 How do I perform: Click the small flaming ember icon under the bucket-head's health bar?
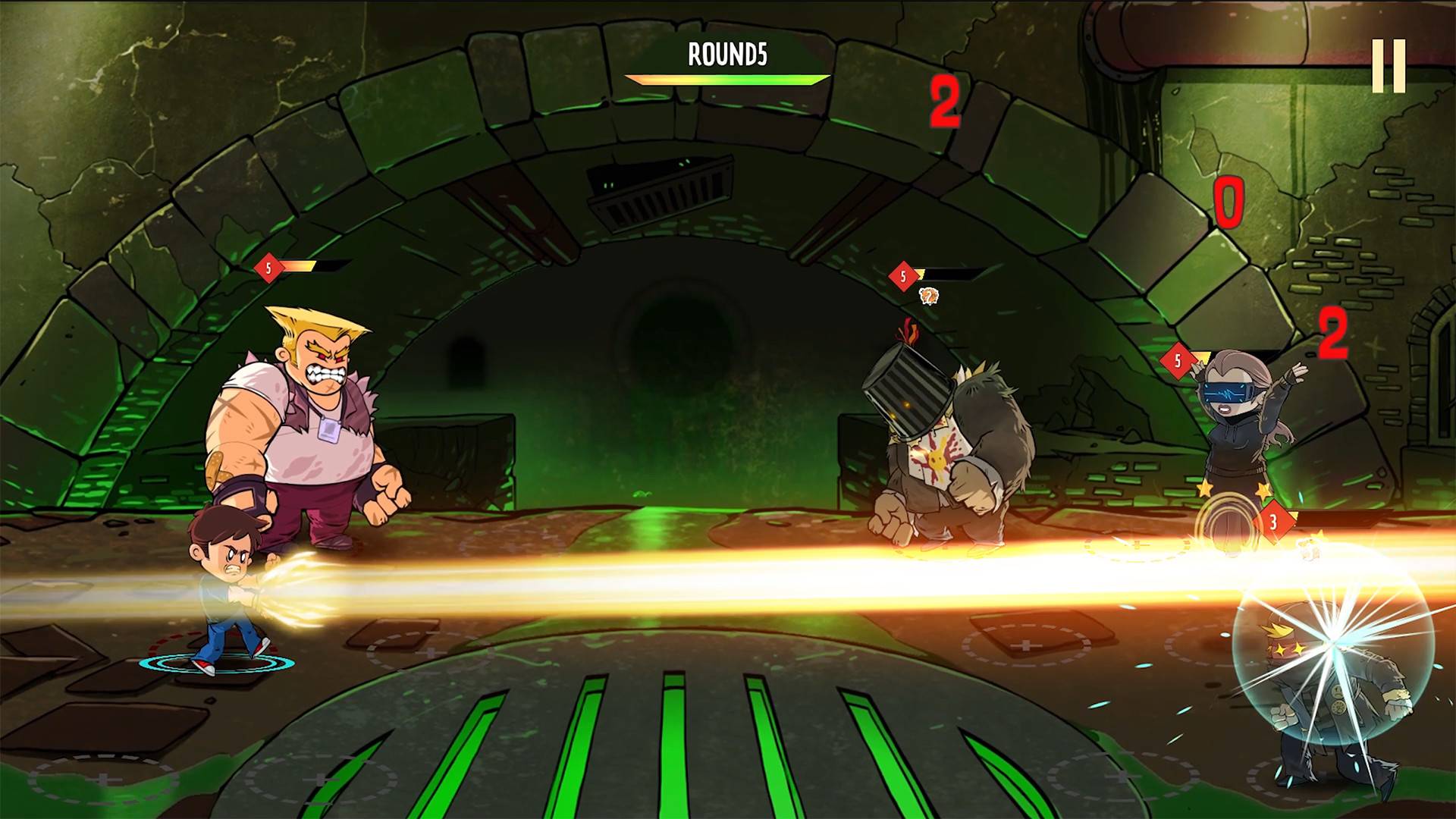coord(928,297)
